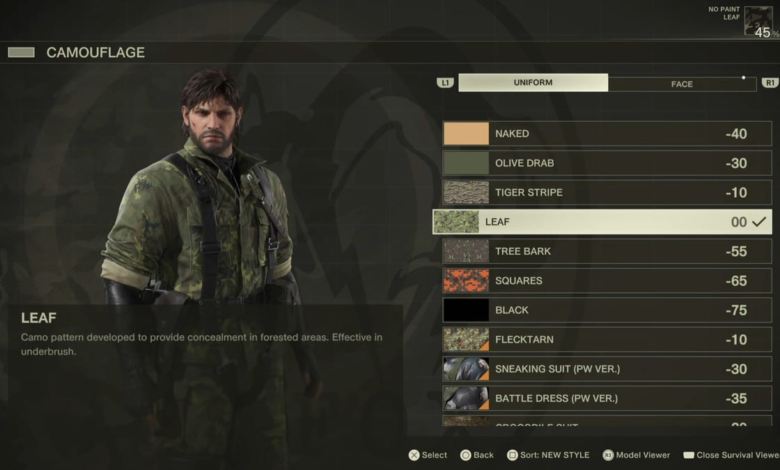Viewport: 780px width, 470px height.
Task: Choose the orange Squares pattern
Action: [x=607, y=281]
